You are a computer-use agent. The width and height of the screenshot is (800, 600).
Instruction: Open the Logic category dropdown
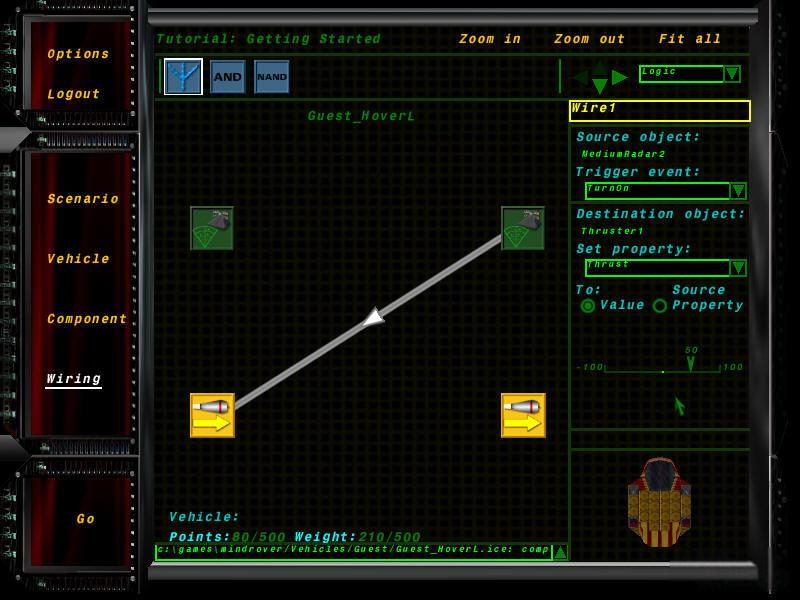pyautogui.click(x=732, y=74)
